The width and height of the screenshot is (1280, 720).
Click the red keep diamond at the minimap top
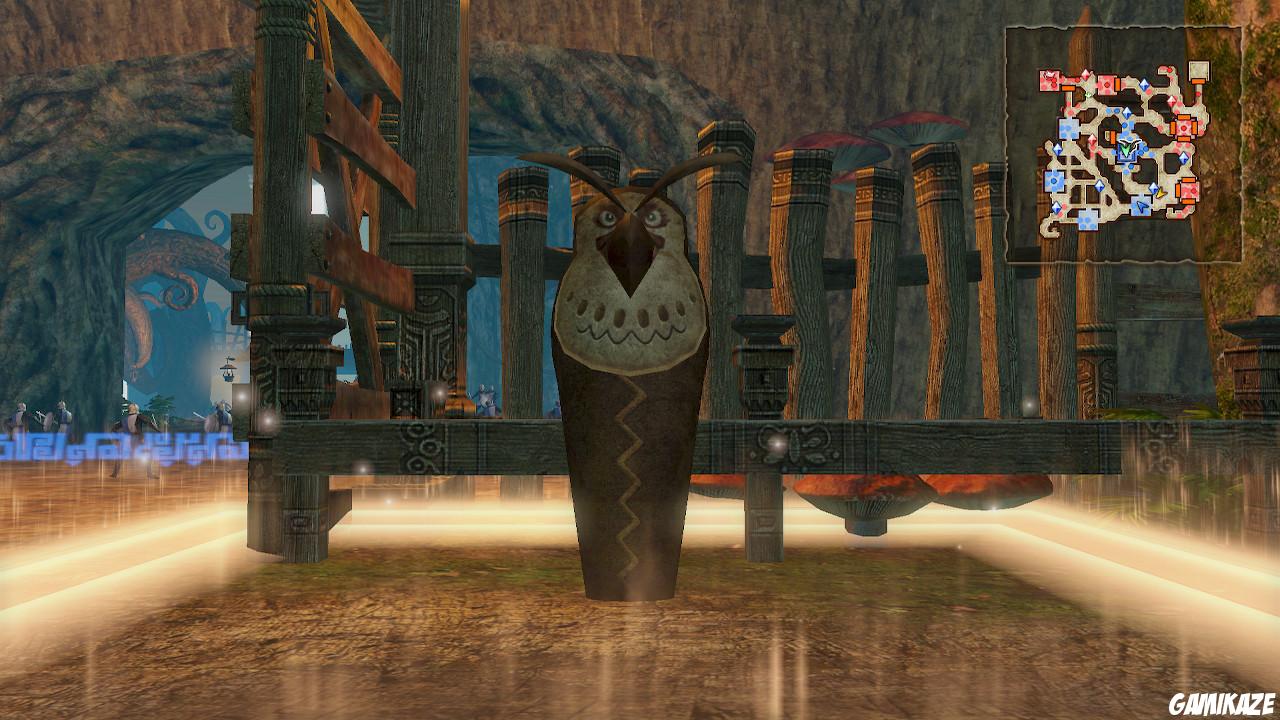[x=1086, y=73]
